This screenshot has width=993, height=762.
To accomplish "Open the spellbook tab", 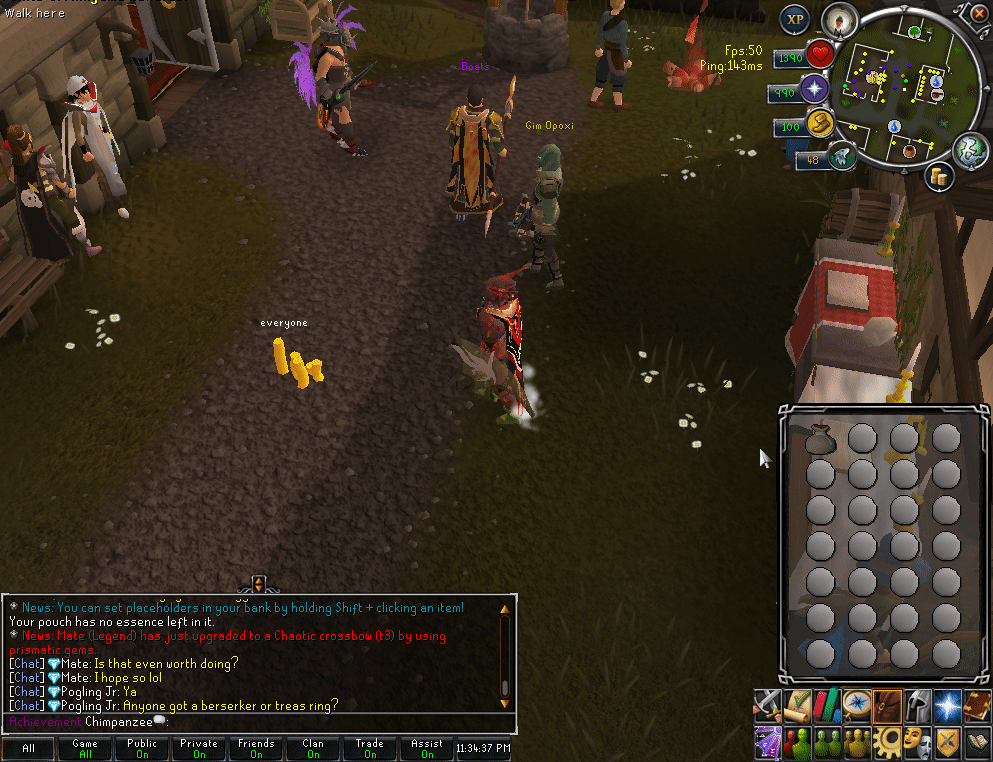I will tap(977, 706).
